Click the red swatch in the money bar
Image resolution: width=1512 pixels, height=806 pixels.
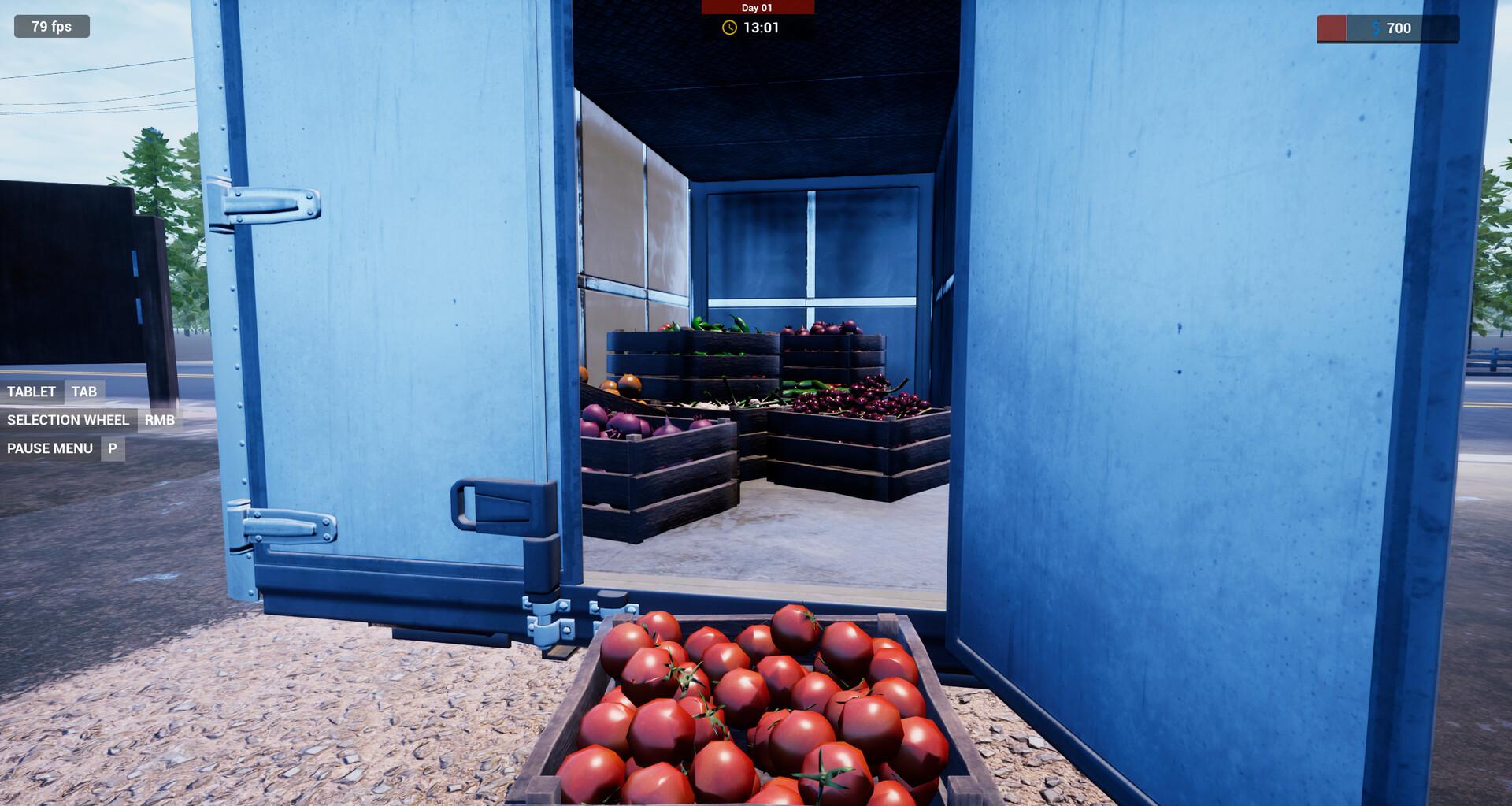coord(1331,28)
